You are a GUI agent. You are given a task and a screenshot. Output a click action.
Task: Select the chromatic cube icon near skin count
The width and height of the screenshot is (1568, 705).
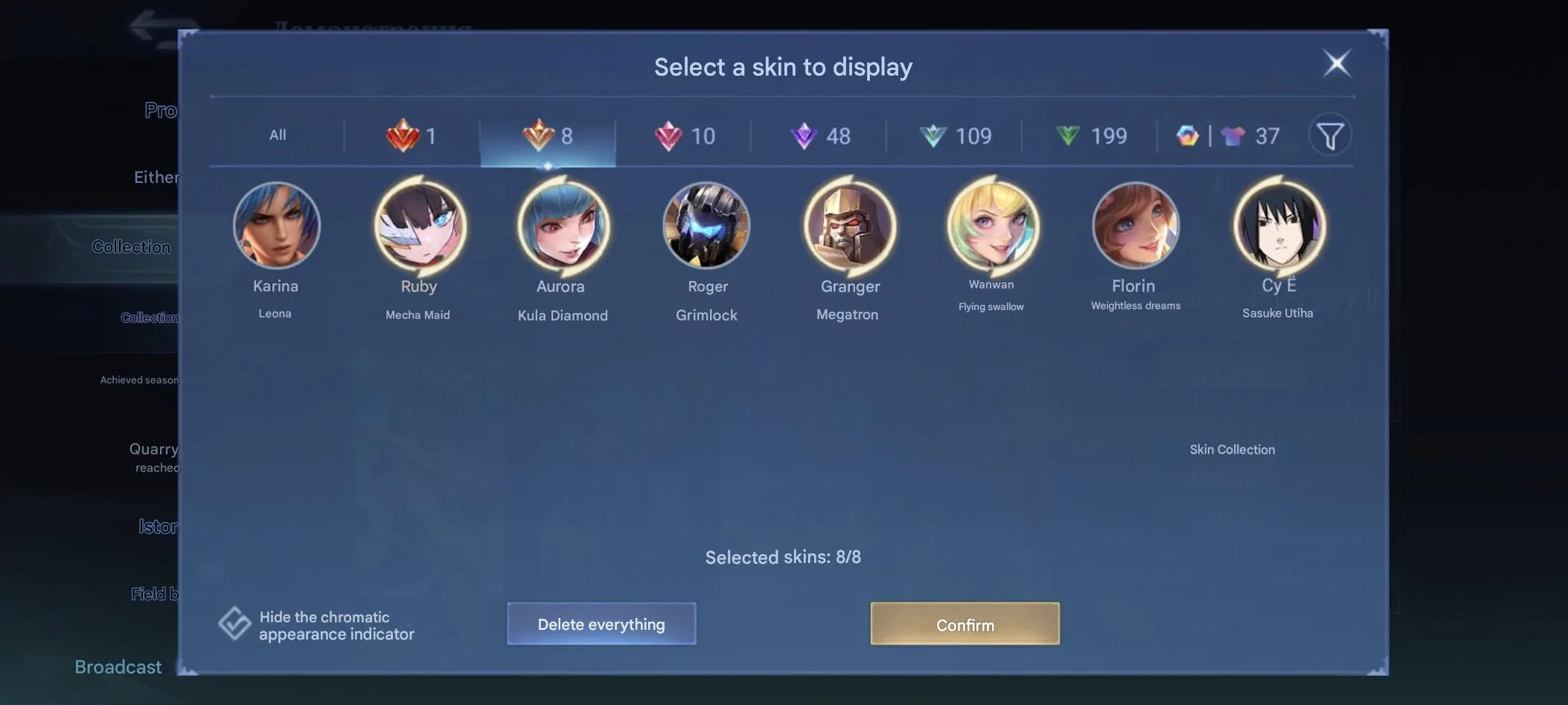pyautogui.click(x=1187, y=136)
